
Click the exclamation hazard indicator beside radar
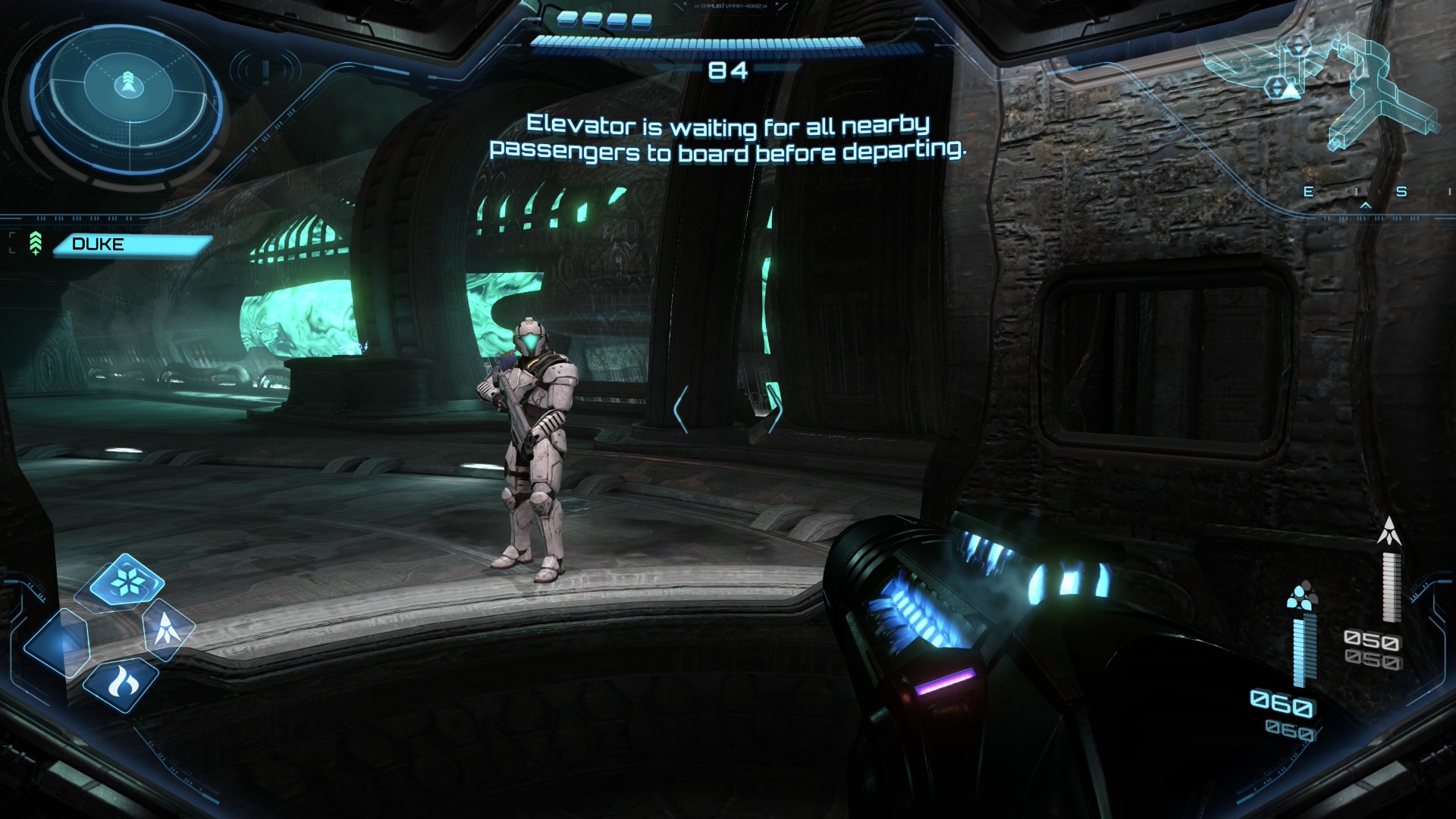266,71
